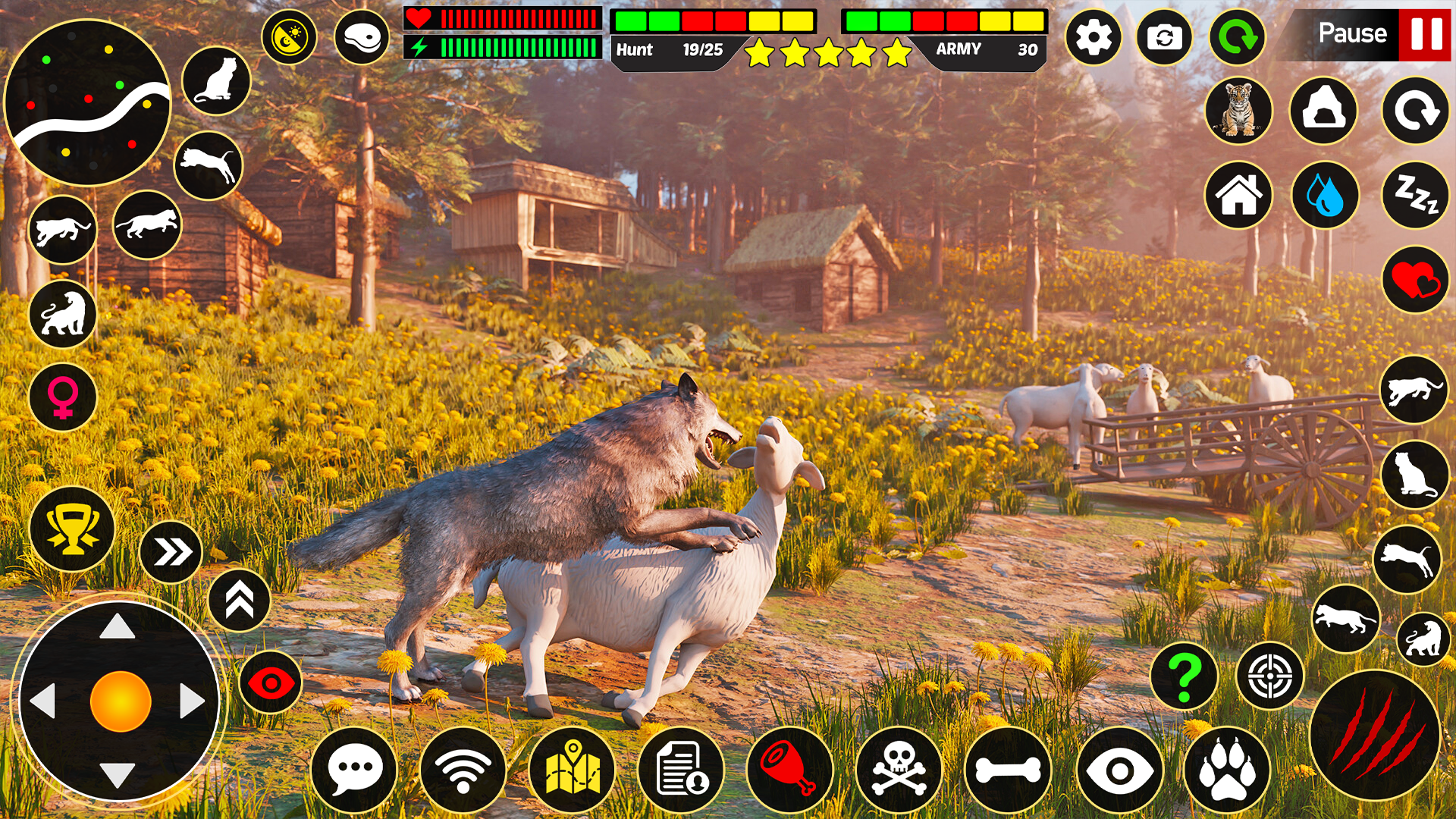Activate the ZZZ sleep action
This screenshot has width=1456, height=819.
click(x=1417, y=196)
